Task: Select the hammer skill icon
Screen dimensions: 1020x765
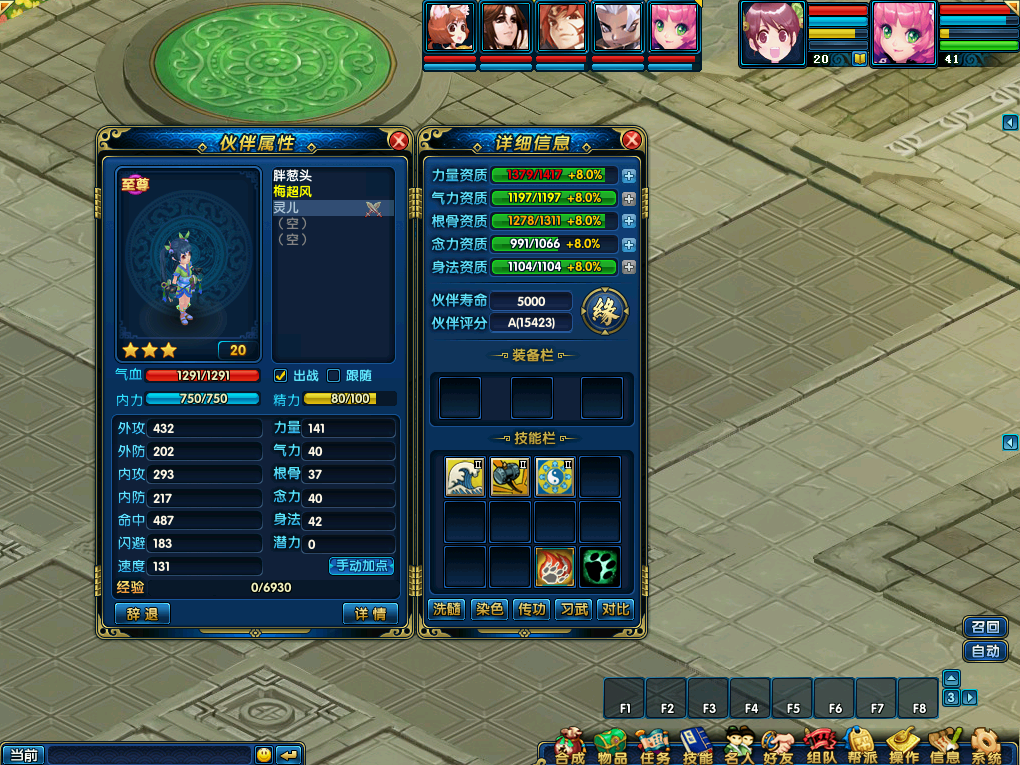Action: click(510, 477)
